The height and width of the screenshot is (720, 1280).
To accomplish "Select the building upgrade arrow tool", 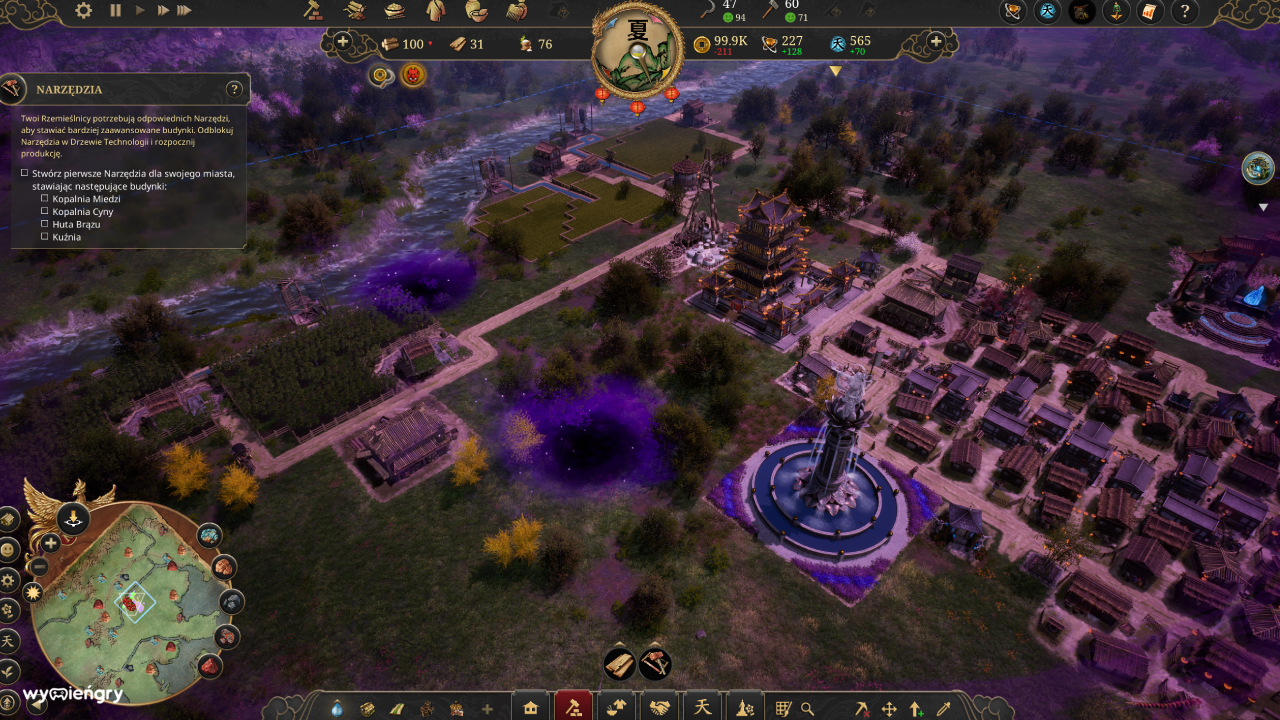I will [x=915, y=707].
